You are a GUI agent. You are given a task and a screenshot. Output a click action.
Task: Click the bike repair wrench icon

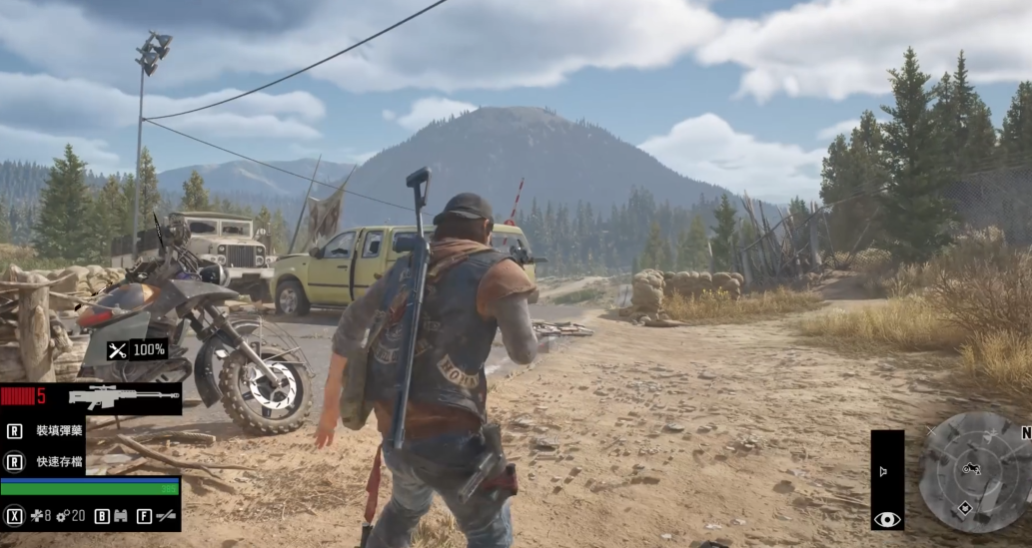click(x=118, y=350)
